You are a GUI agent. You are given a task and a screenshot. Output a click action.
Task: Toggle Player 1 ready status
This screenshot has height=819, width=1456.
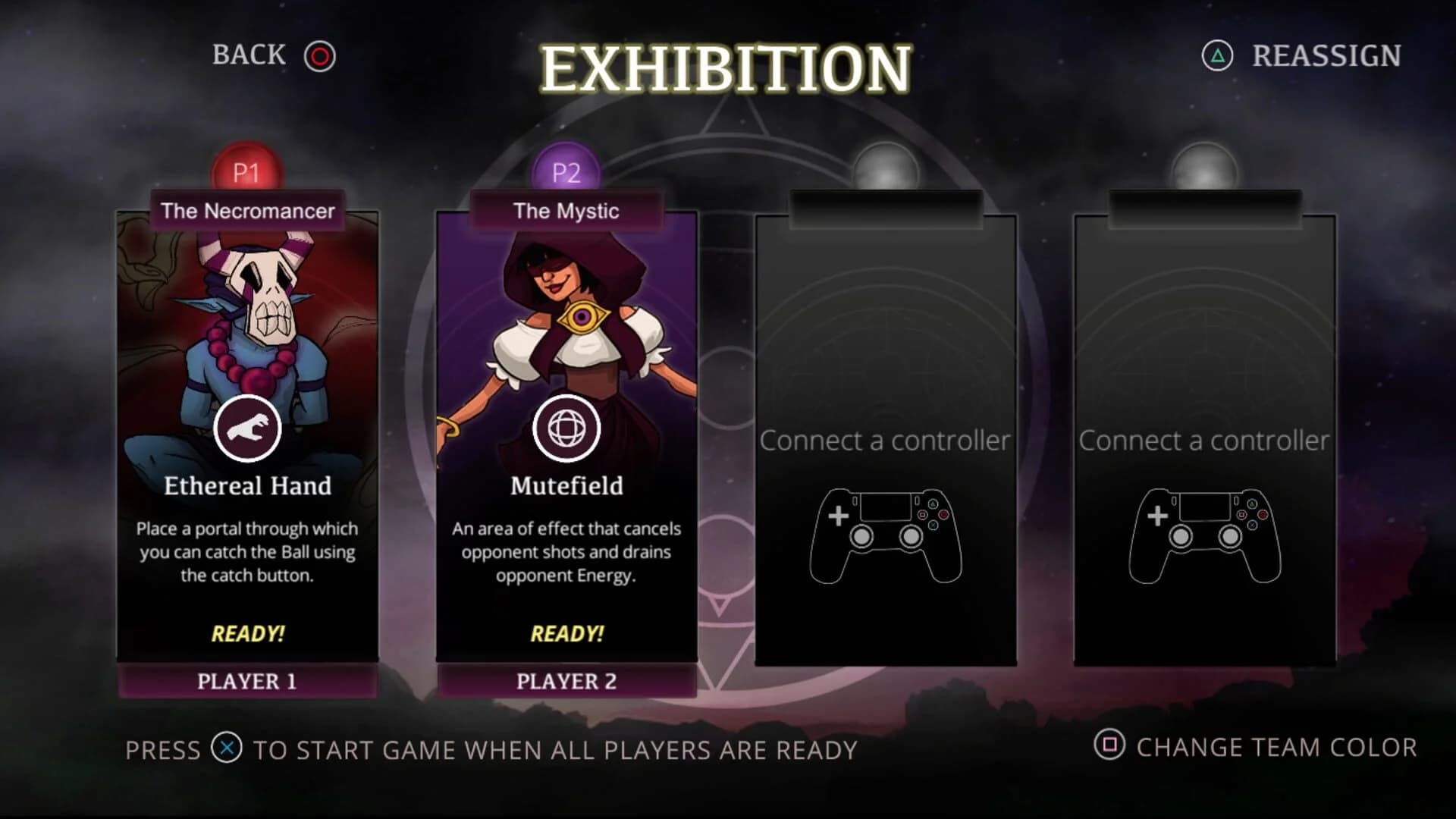coord(247,634)
